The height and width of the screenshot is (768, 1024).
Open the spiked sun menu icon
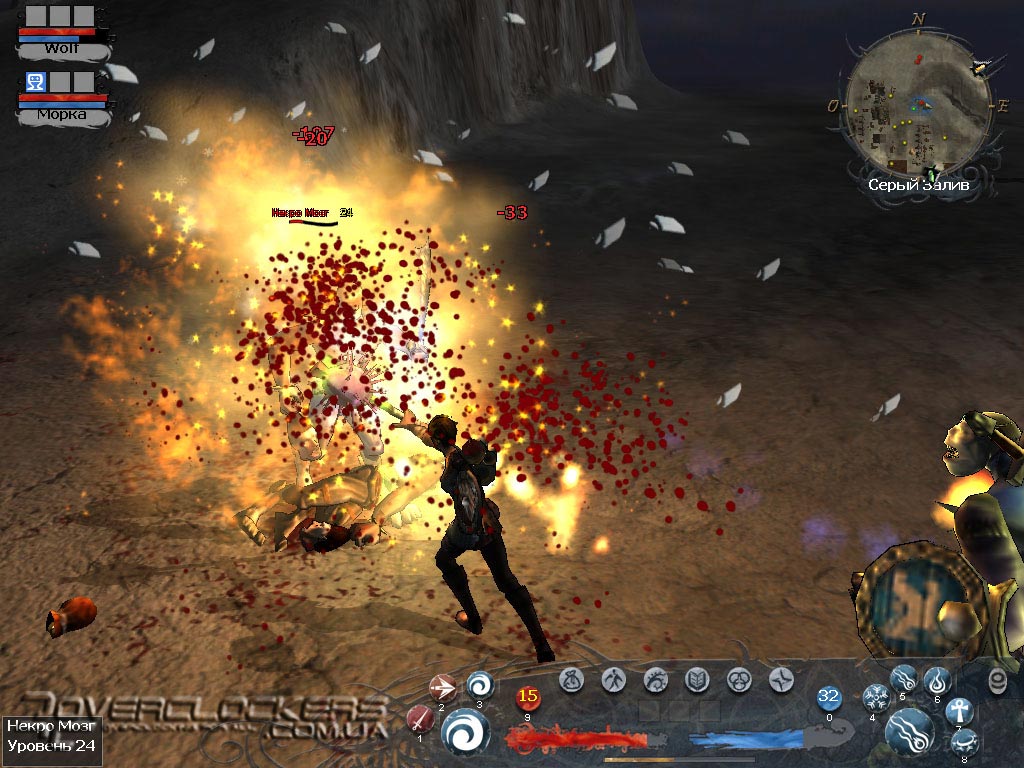(656, 681)
